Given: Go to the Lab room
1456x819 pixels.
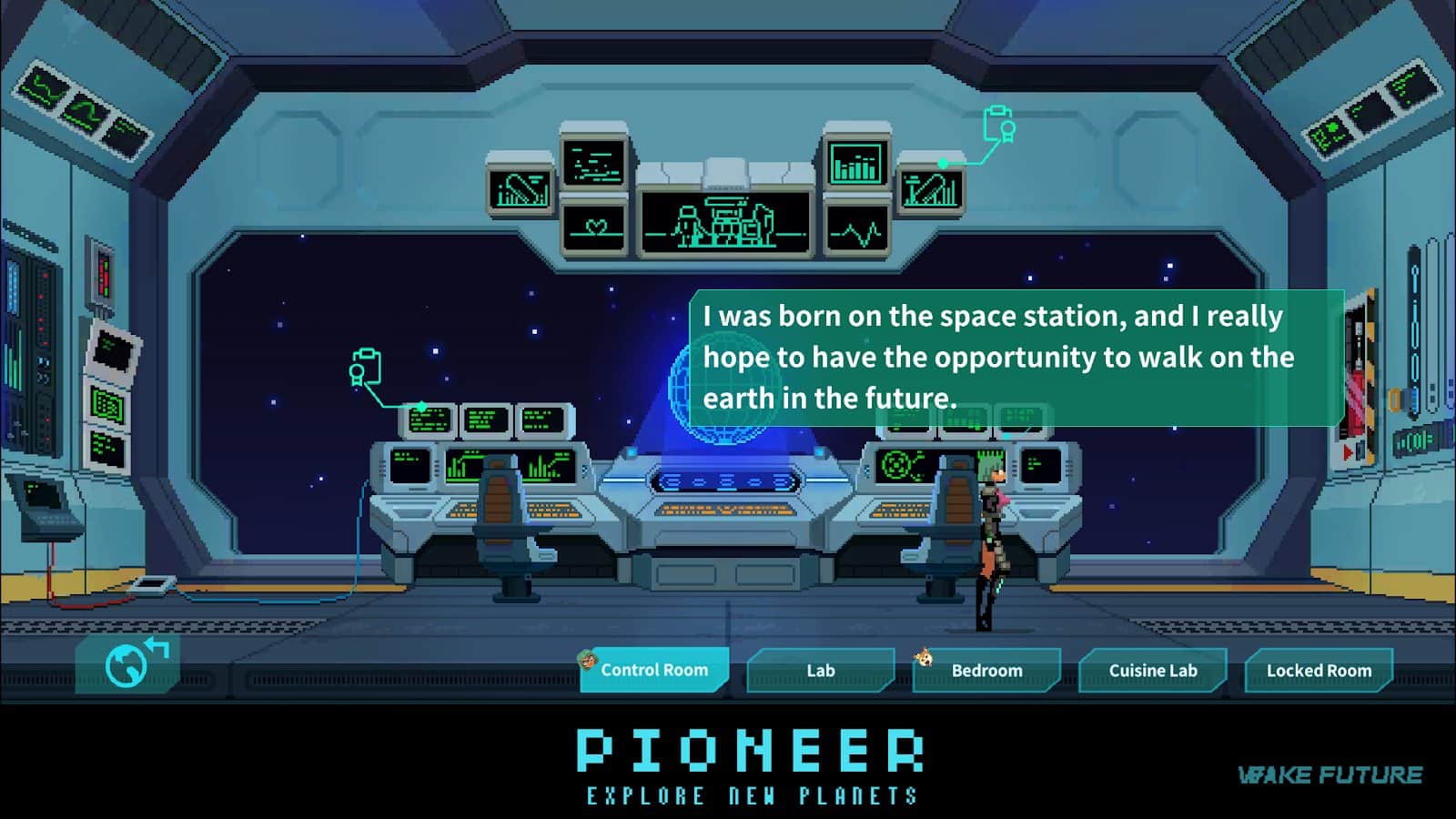Looking at the screenshot, I should tap(820, 671).
